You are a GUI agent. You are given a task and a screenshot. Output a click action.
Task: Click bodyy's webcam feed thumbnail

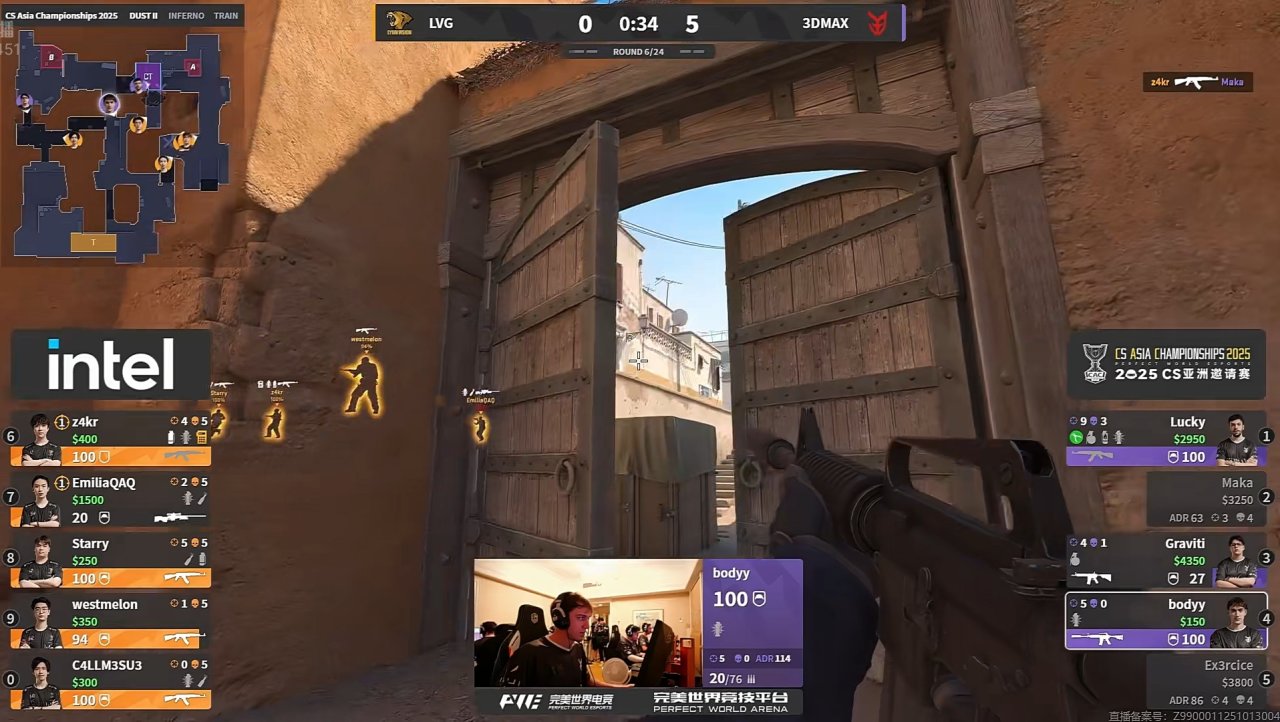coord(587,624)
